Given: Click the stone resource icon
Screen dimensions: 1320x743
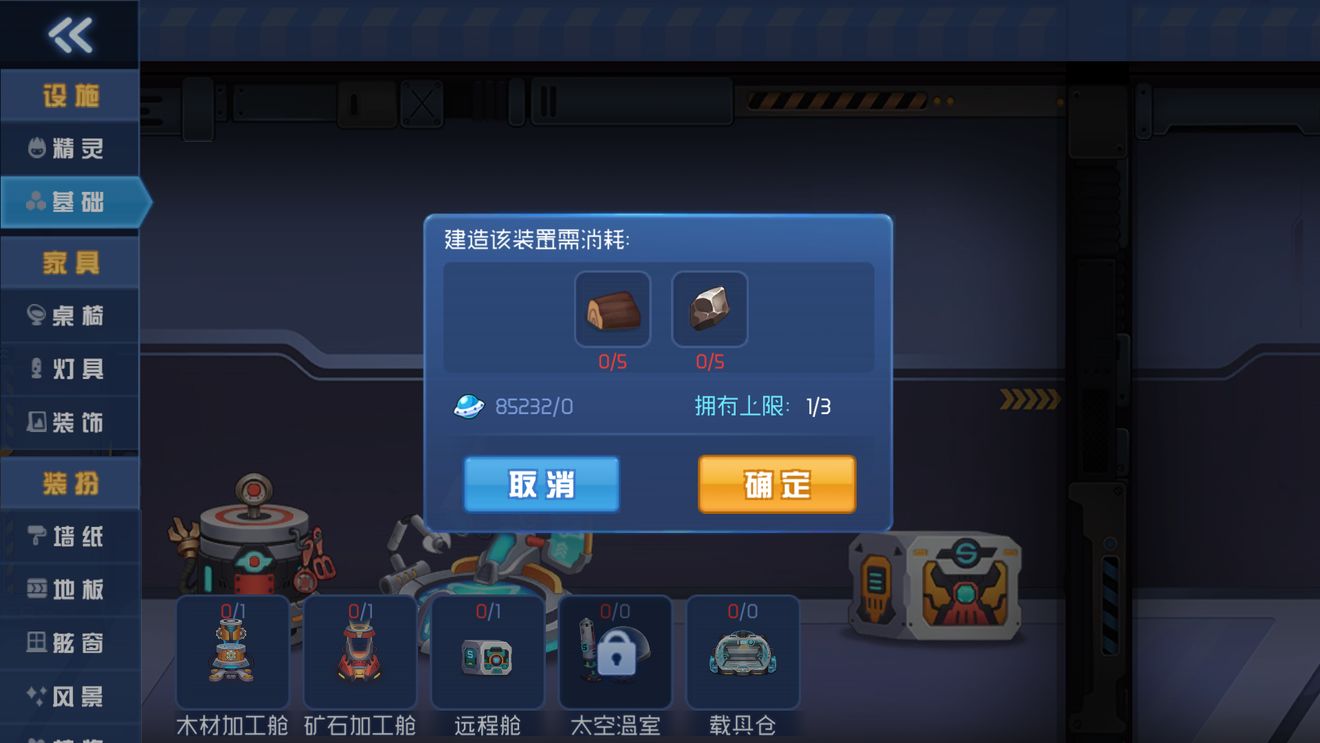Looking at the screenshot, I should point(710,308).
